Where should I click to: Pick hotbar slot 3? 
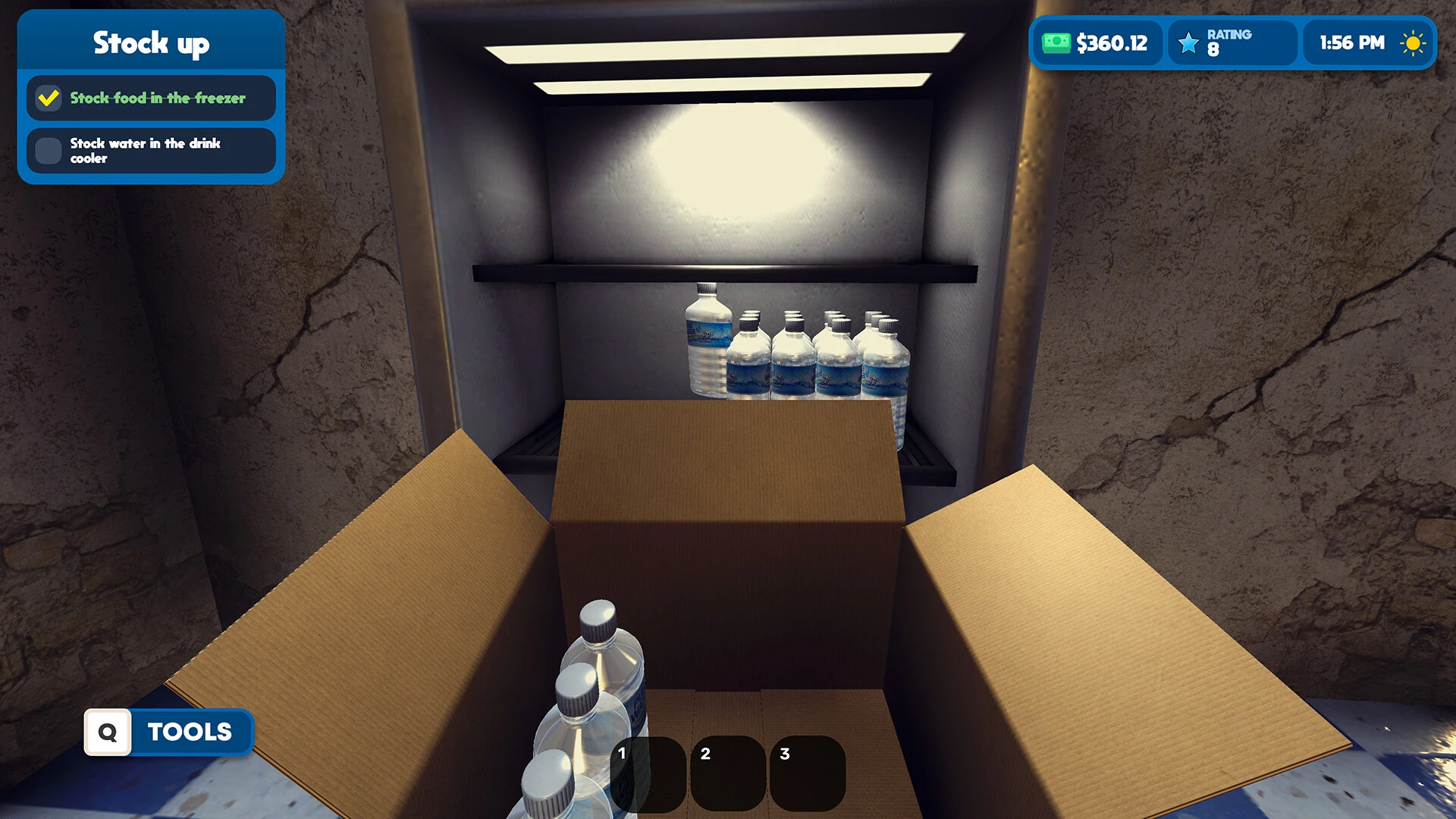807,773
